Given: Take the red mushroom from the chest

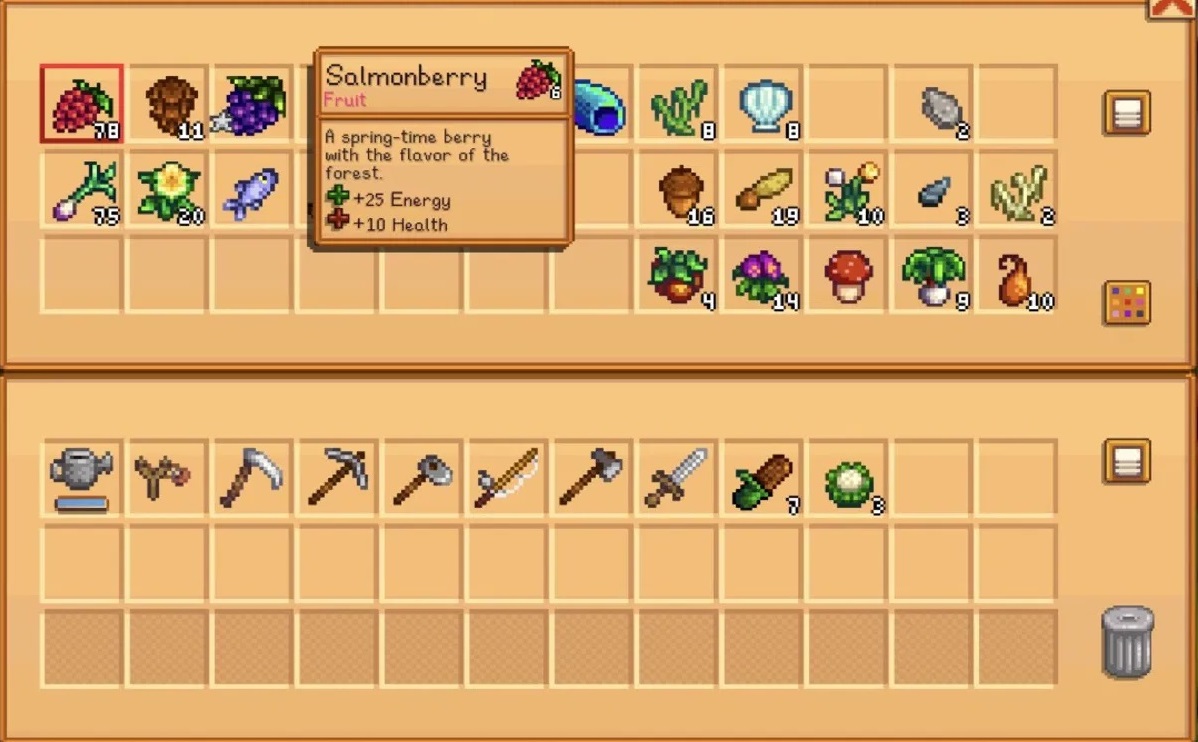Looking at the screenshot, I should click(x=848, y=275).
